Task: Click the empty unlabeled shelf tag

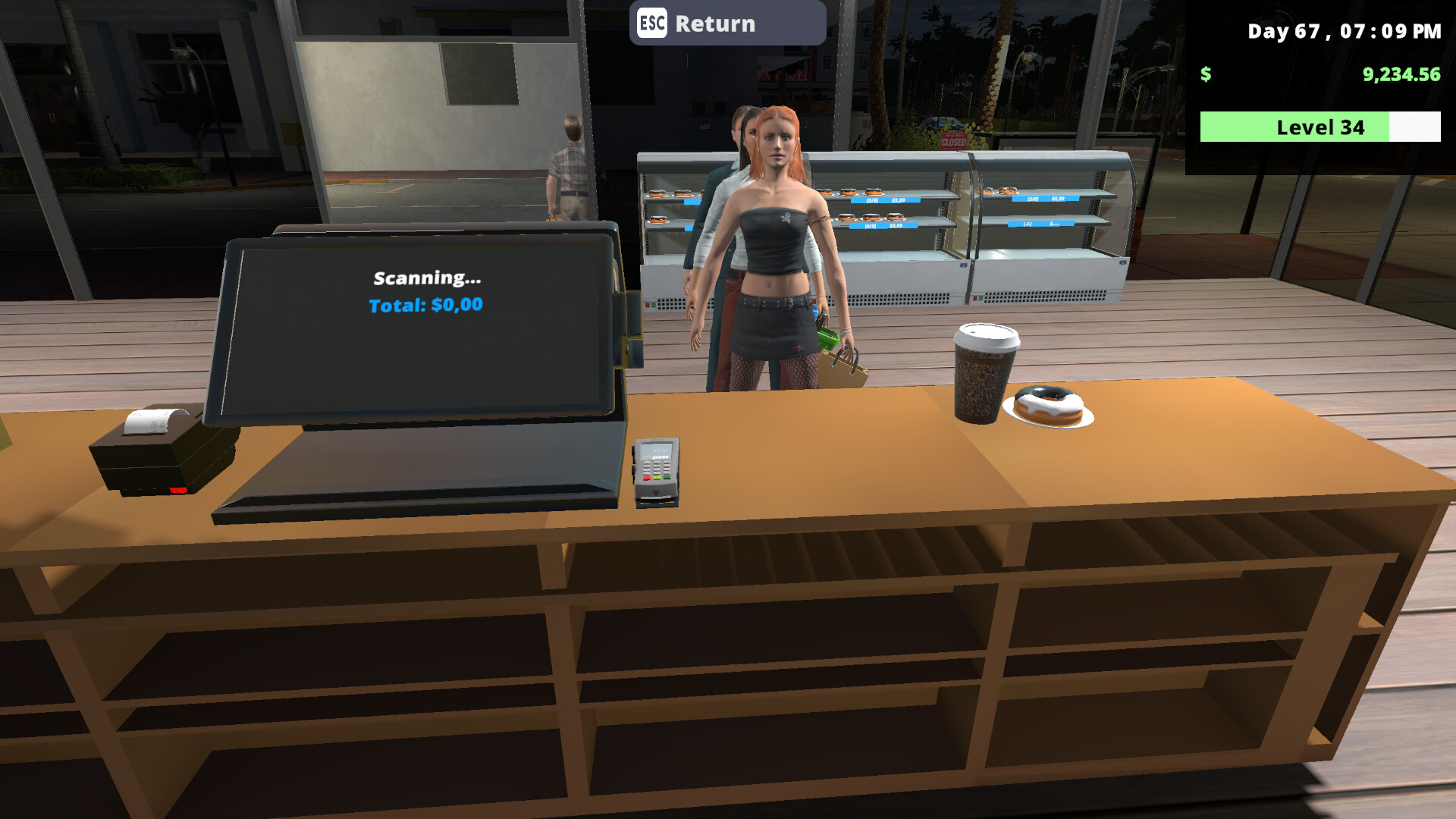Action: 1040,224
